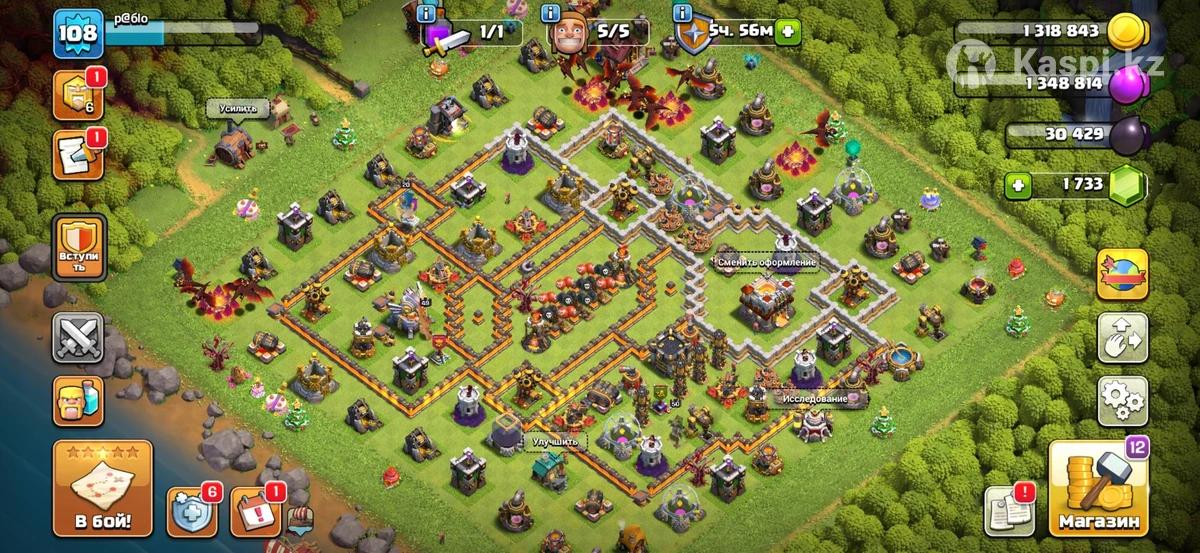Show info for the shield timer
This screenshot has width=1200, height=553.
point(683,13)
